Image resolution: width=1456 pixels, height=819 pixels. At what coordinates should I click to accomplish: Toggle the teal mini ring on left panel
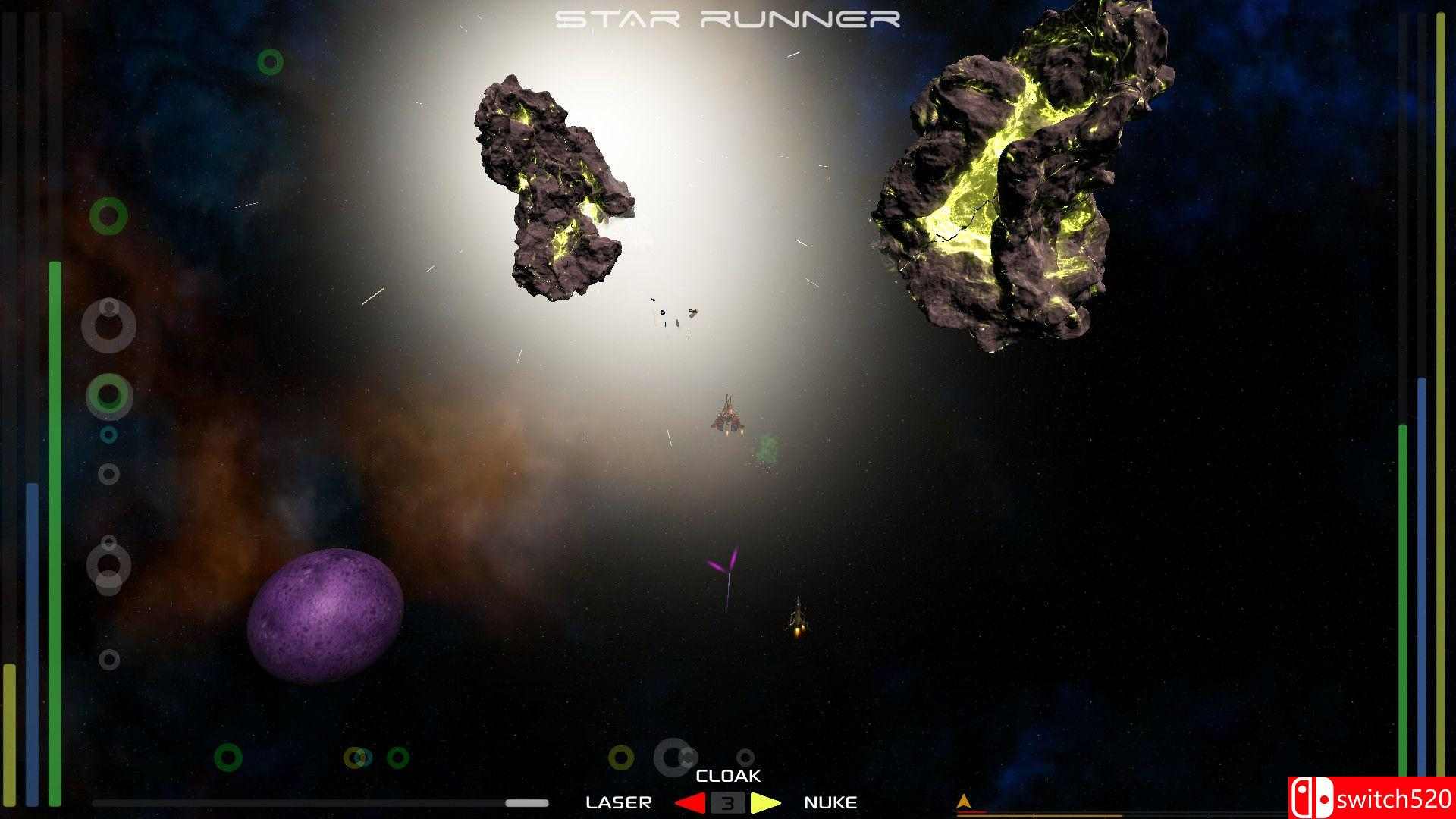point(108,435)
